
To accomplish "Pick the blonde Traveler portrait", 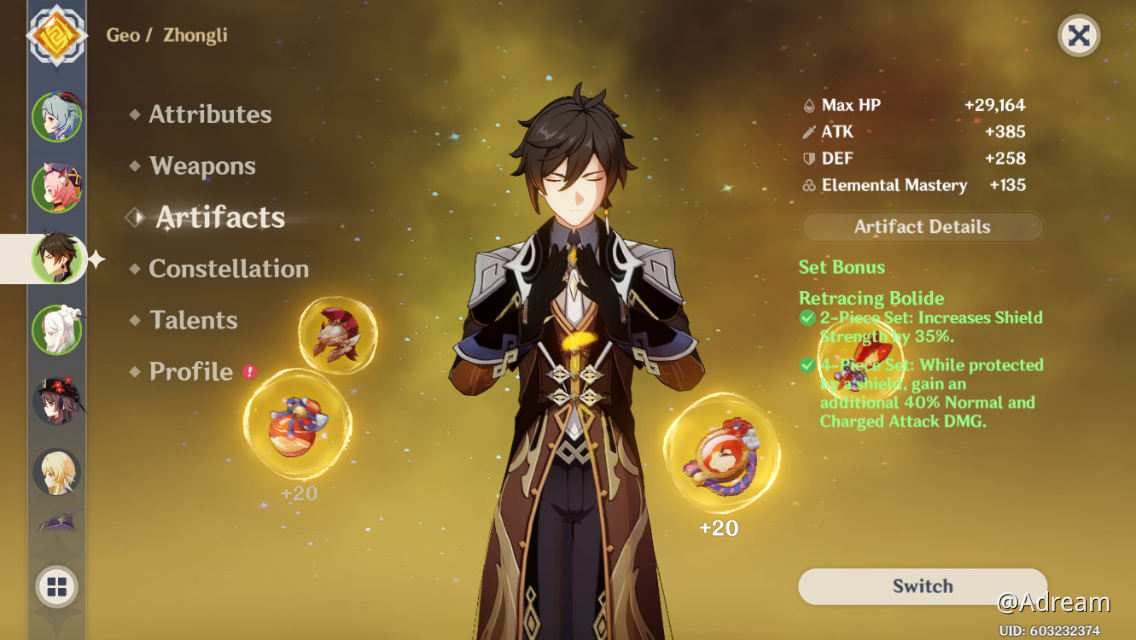I will tap(56, 472).
